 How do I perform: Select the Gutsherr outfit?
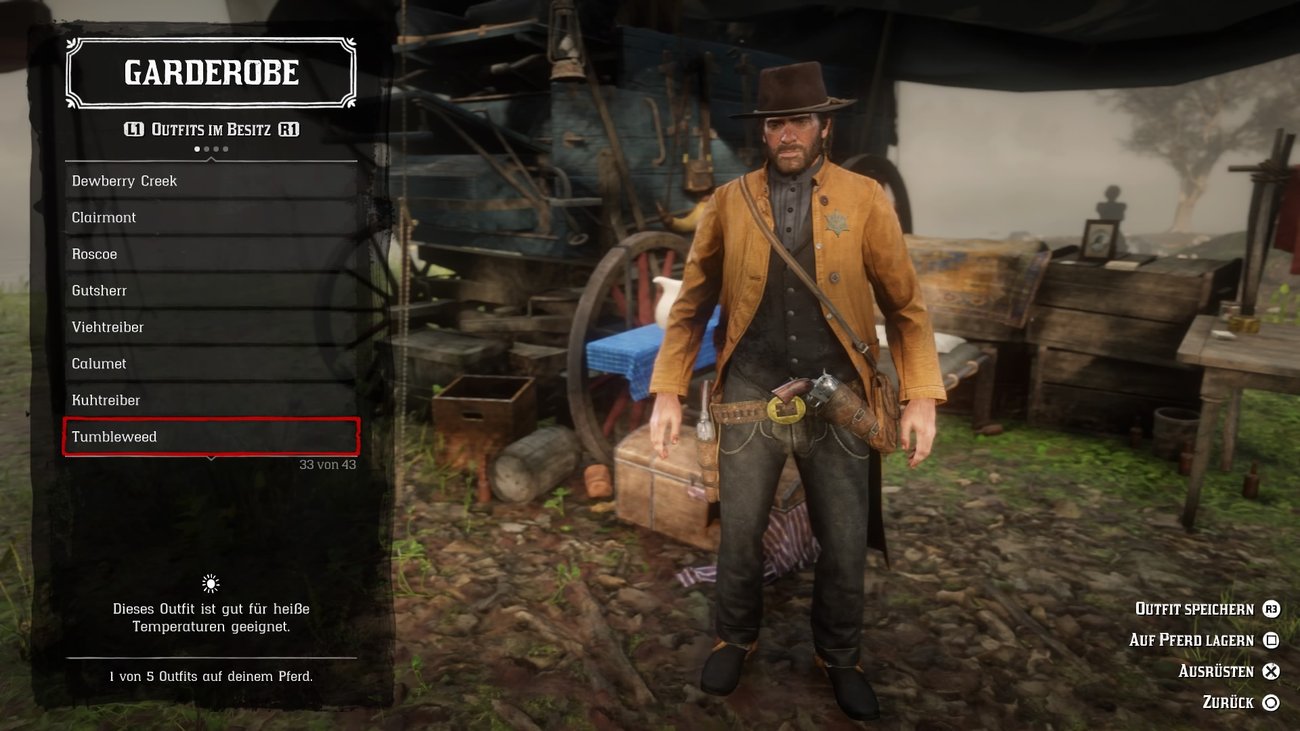100,290
